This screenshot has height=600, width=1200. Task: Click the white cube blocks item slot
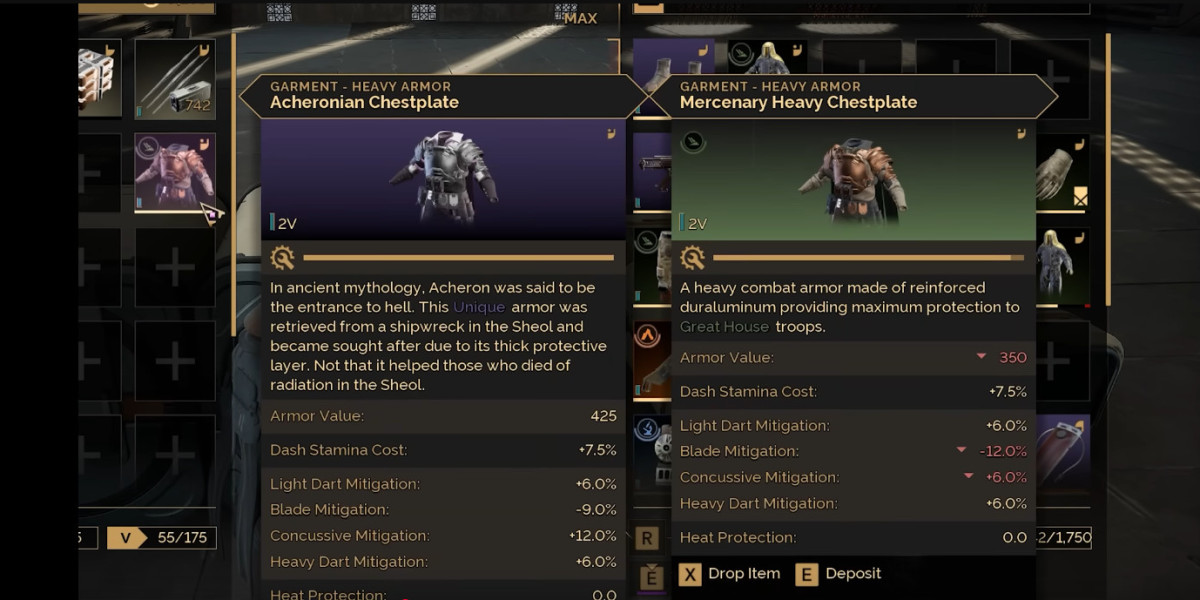[x=99, y=79]
